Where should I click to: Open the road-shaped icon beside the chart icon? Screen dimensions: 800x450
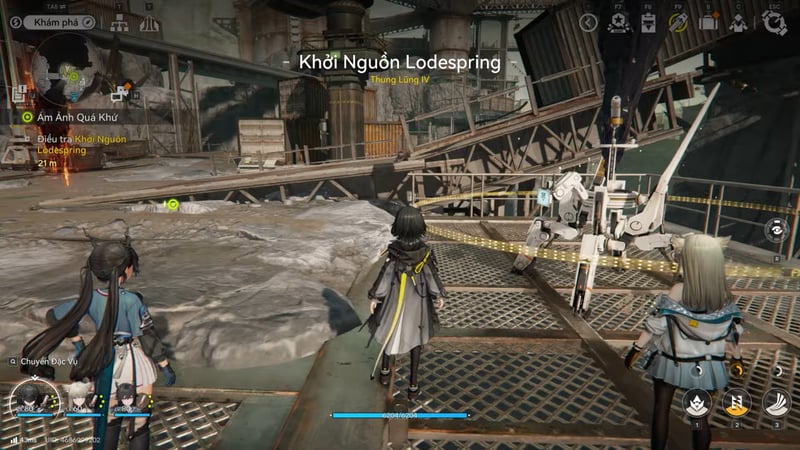[x=148, y=24]
